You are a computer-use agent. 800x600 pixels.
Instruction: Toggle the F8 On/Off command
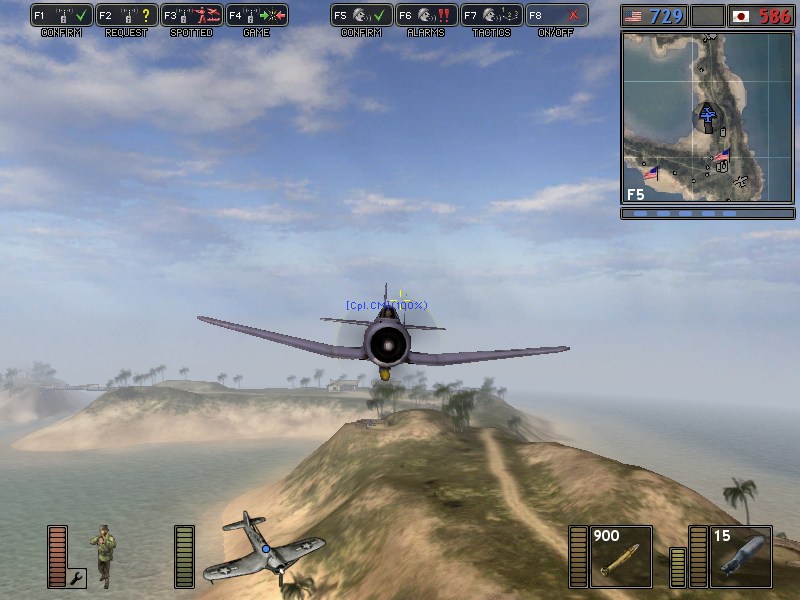(556, 15)
